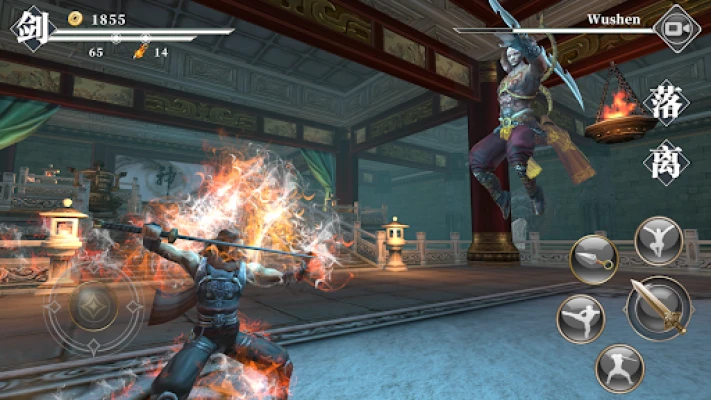
Task: Select the 离 skill diamond
Action: 667,158
